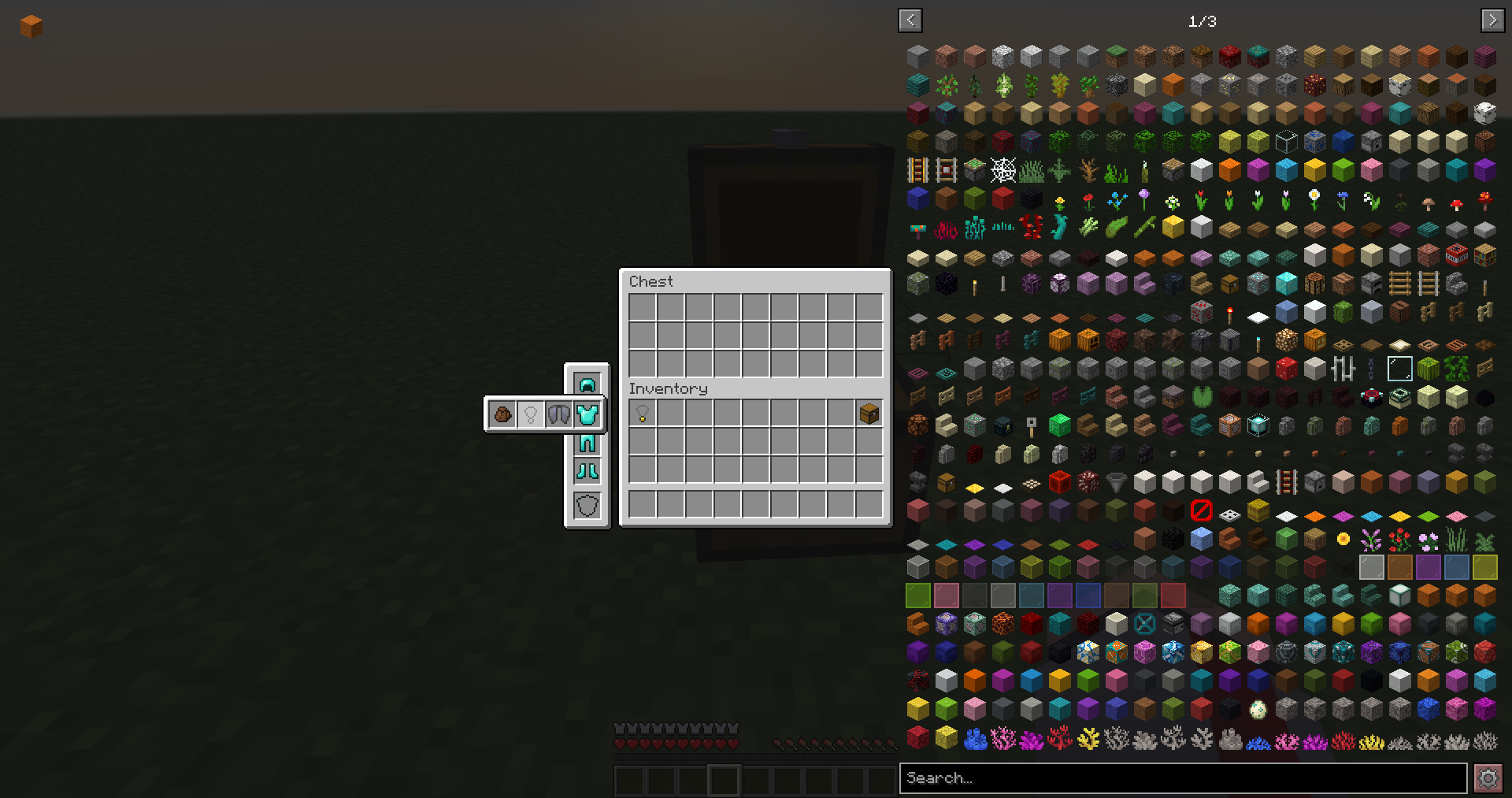Select the diamond boots slot
This screenshot has width=1512, height=798.
tap(587, 470)
